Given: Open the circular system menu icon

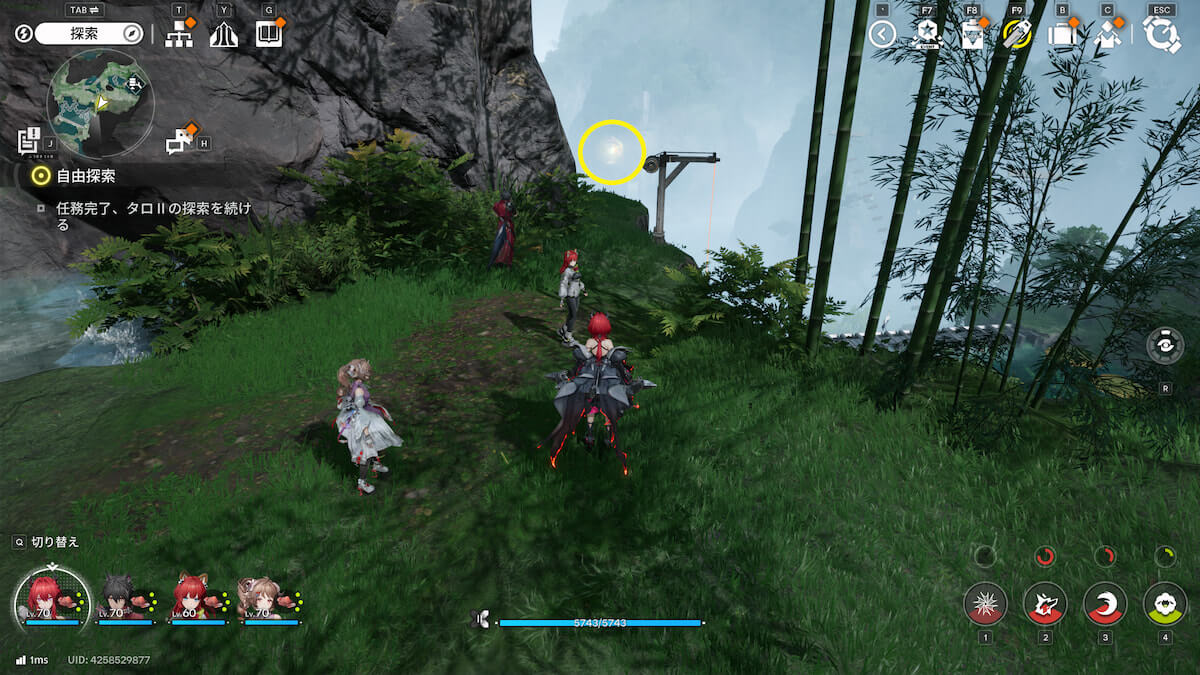Looking at the screenshot, I should (1162, 35).
